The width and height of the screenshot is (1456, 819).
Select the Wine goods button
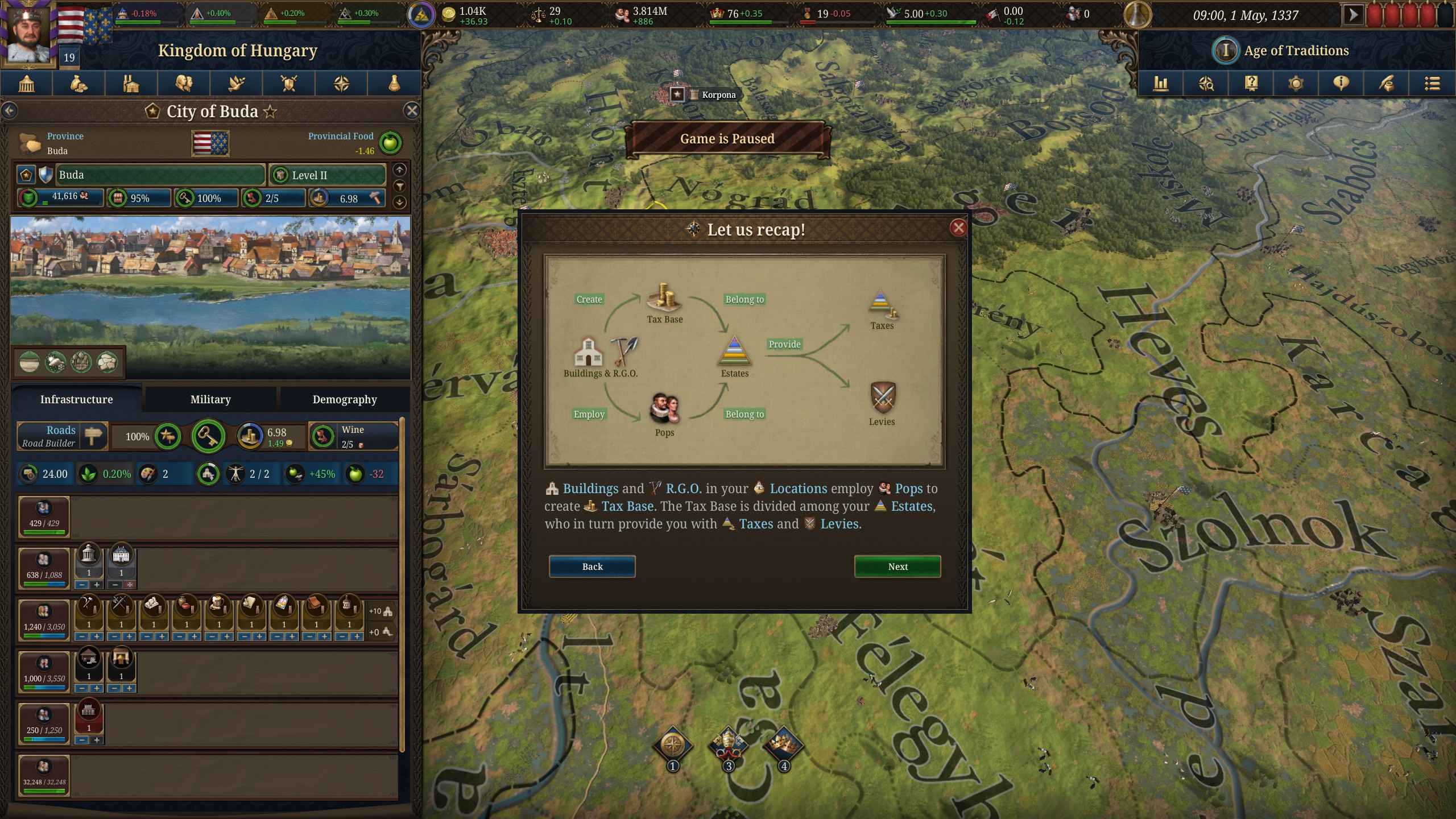coord(353,436)
